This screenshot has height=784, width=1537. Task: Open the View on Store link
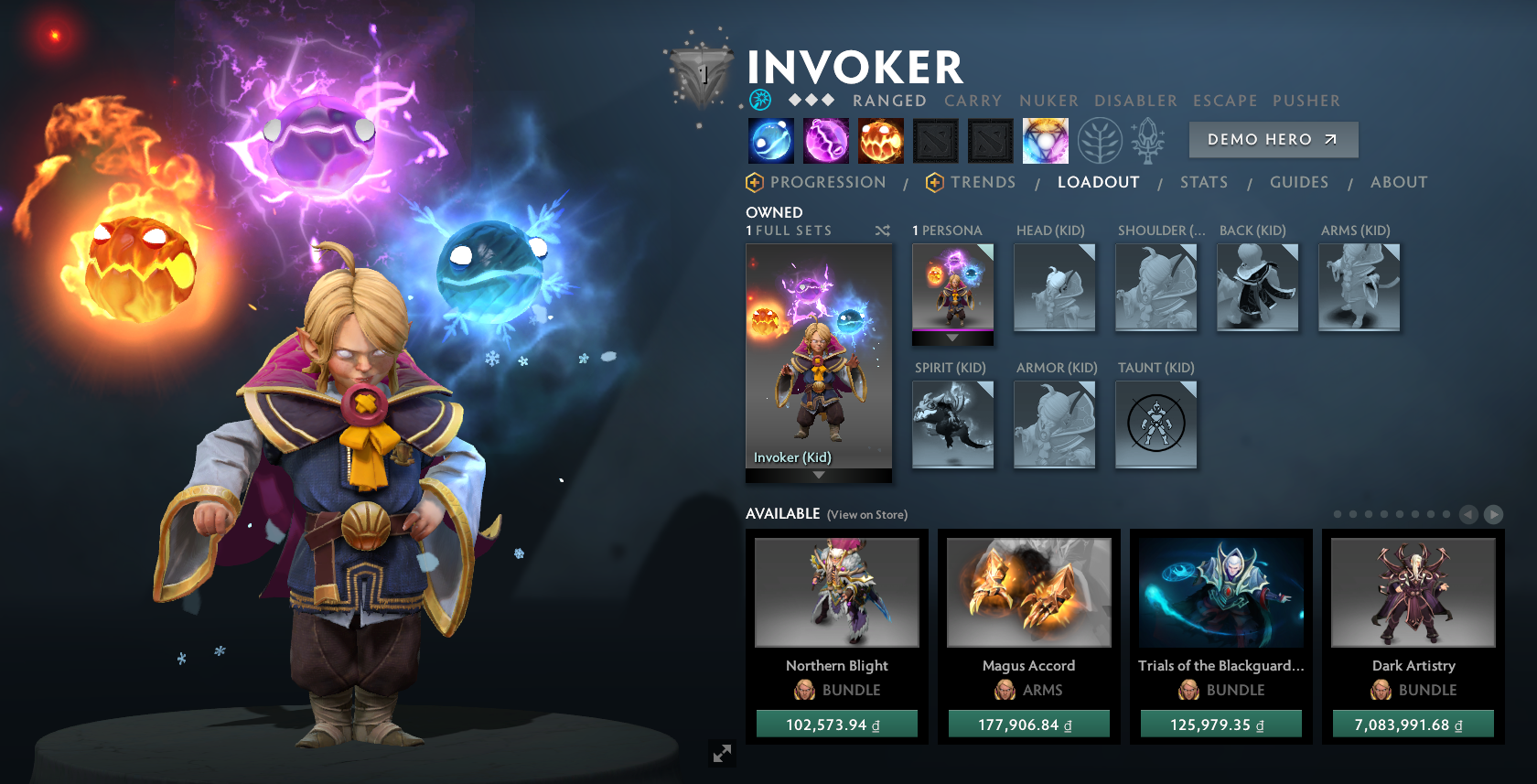865,515
